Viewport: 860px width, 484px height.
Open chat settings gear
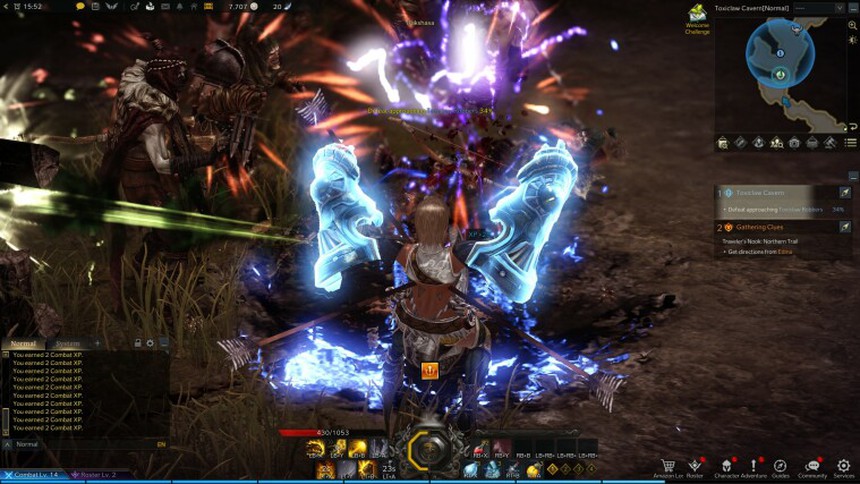[150, 344]
